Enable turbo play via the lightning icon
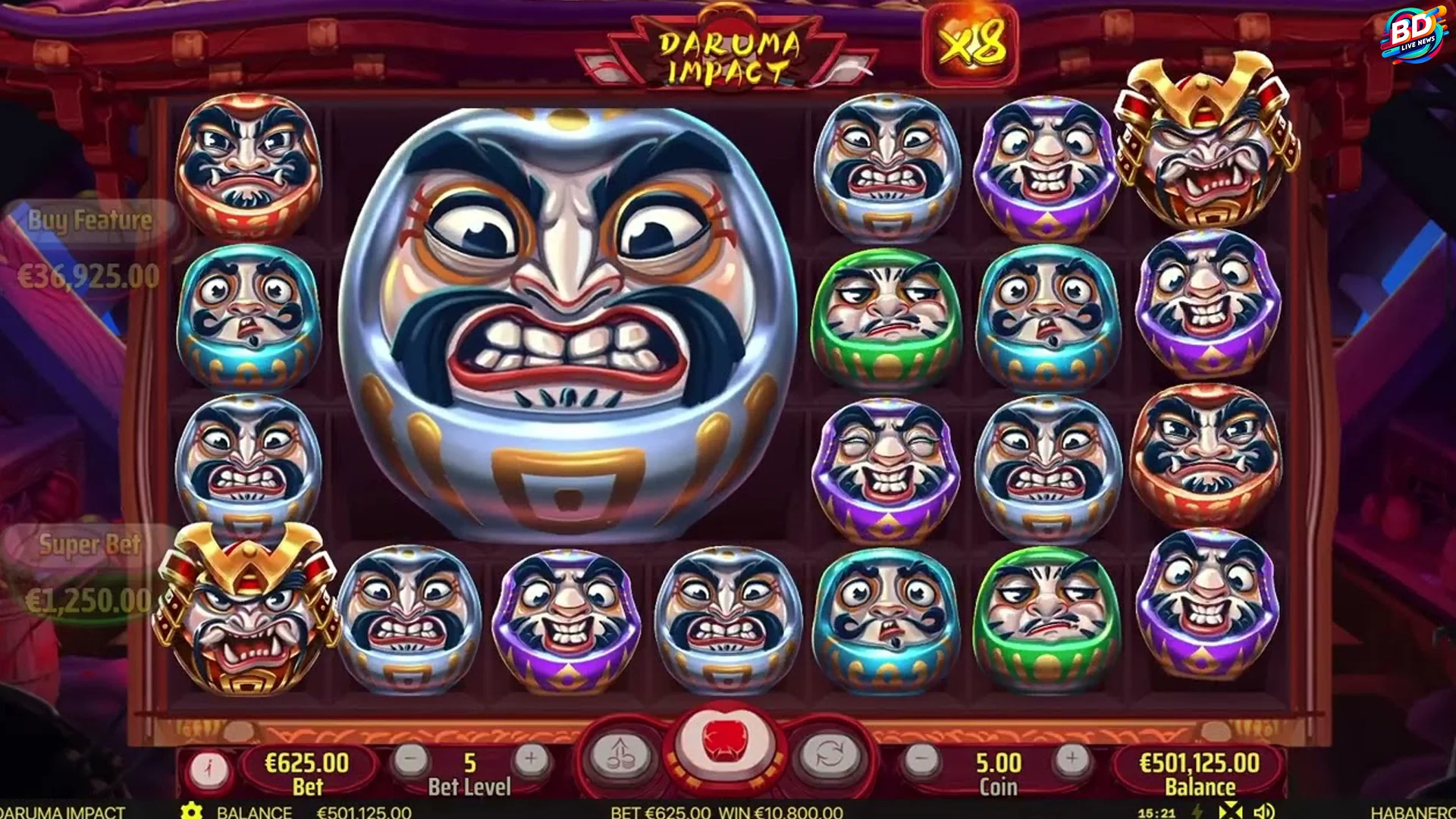 click(x=1198, y=810)
